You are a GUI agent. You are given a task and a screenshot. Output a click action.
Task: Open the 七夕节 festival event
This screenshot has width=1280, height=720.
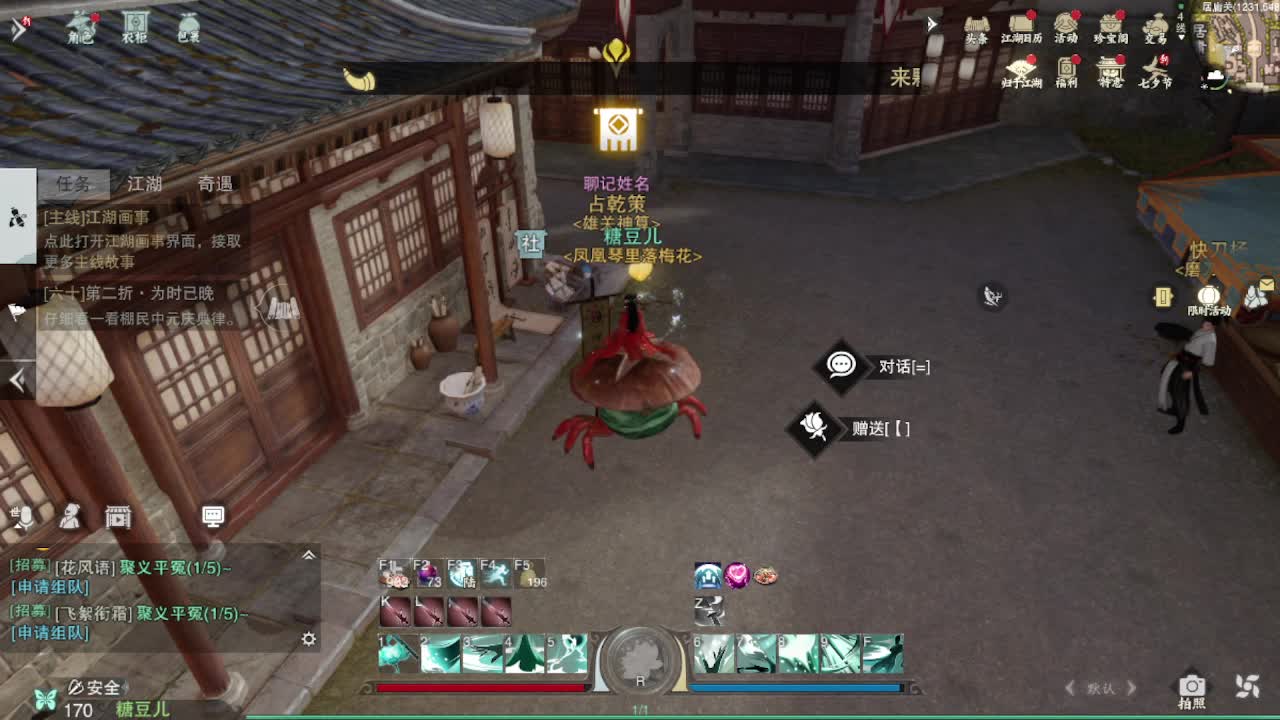[x=1156, y=68]
